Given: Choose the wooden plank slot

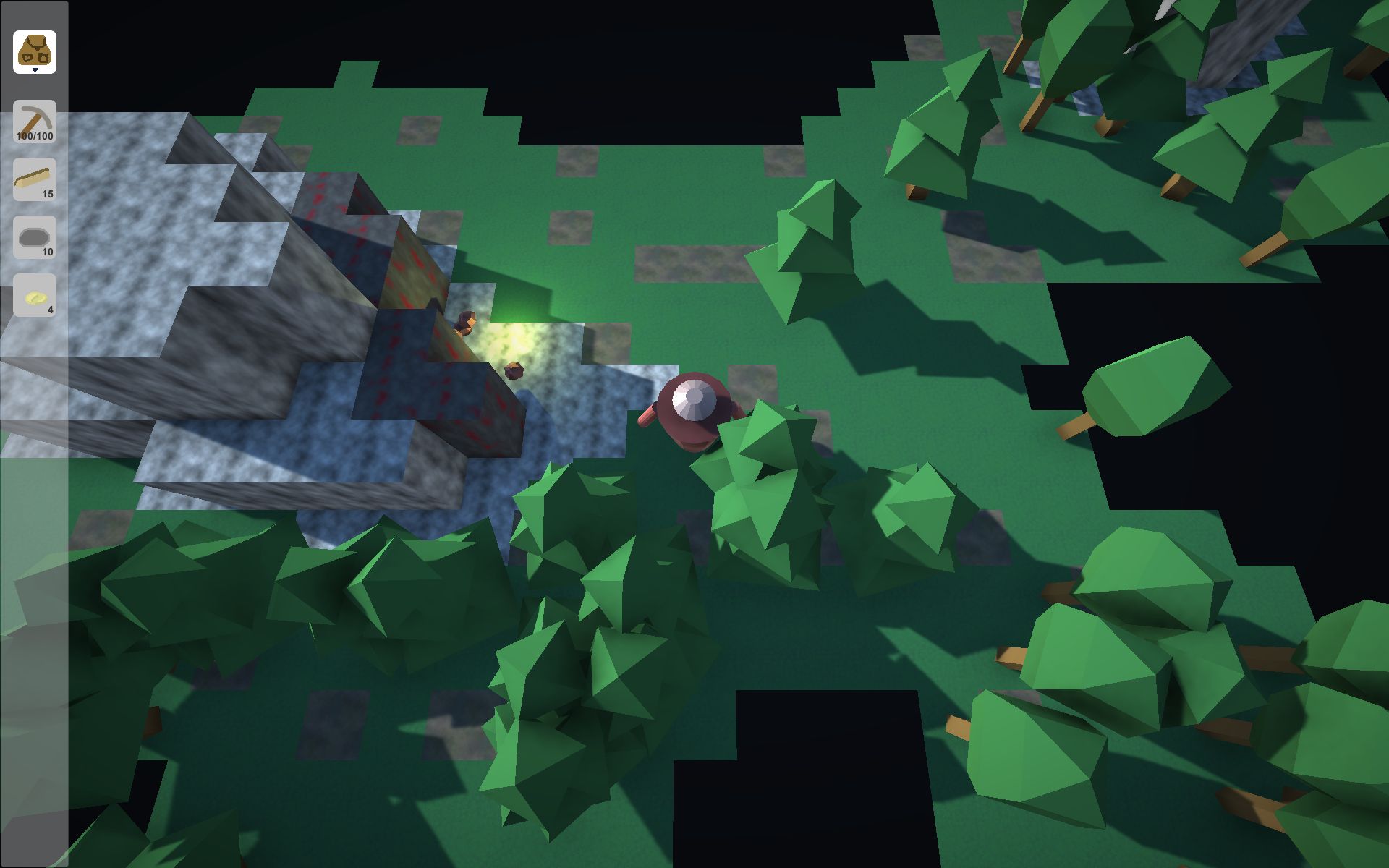Looking at the screenshot, I should tap(35, 179).
